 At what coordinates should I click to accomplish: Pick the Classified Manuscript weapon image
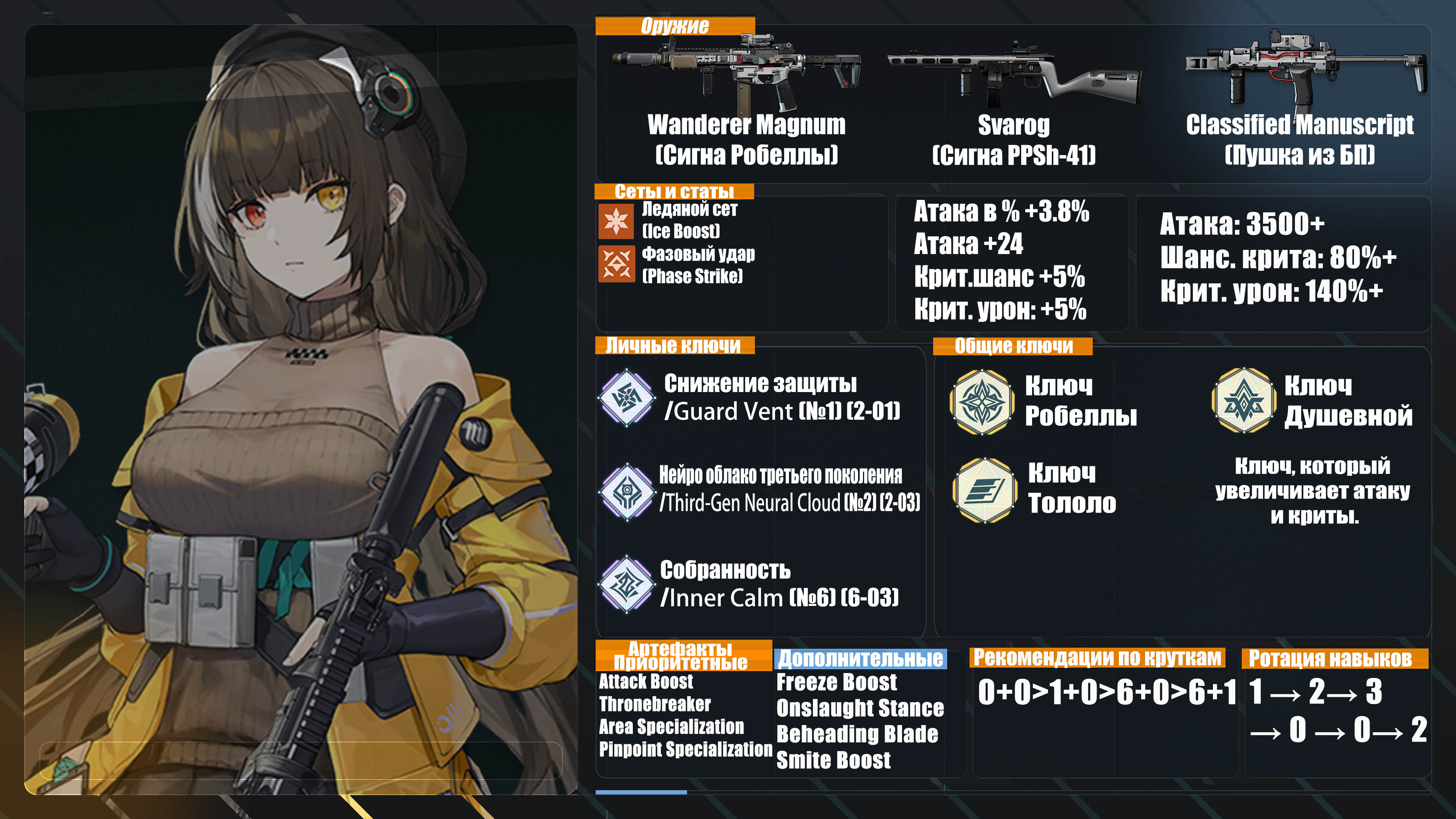click(1305, 71)
